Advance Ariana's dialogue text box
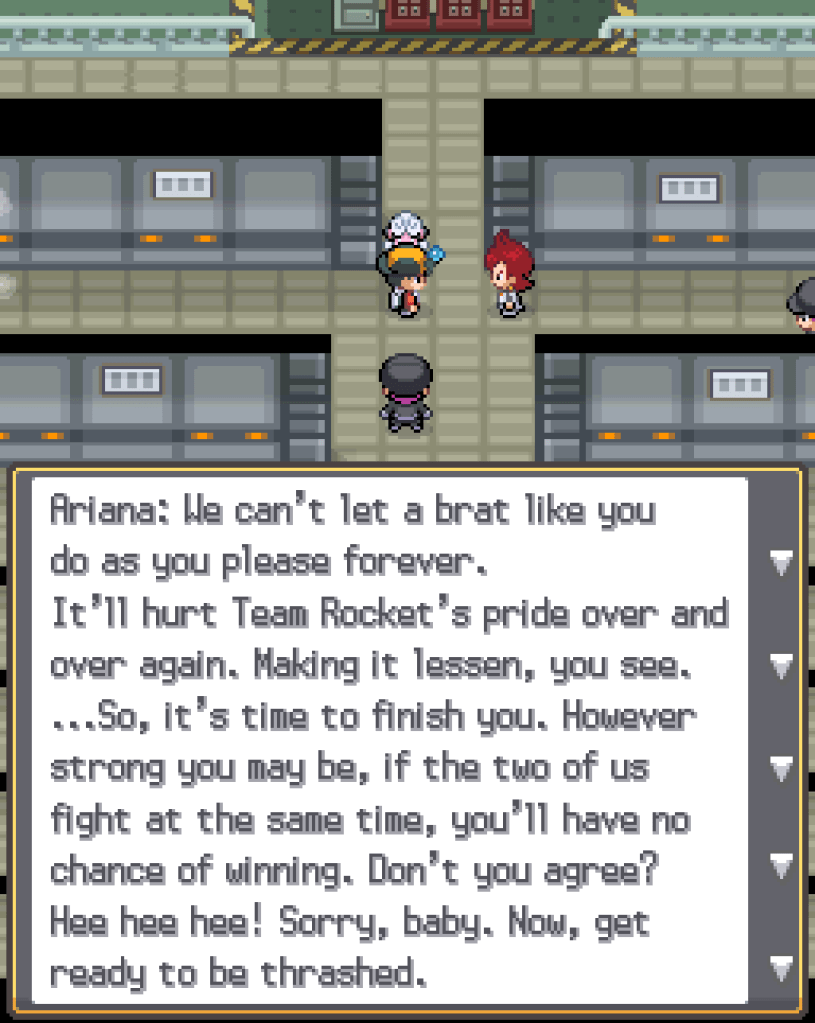The image size is (815, 1023). click(x=390, y=740)
